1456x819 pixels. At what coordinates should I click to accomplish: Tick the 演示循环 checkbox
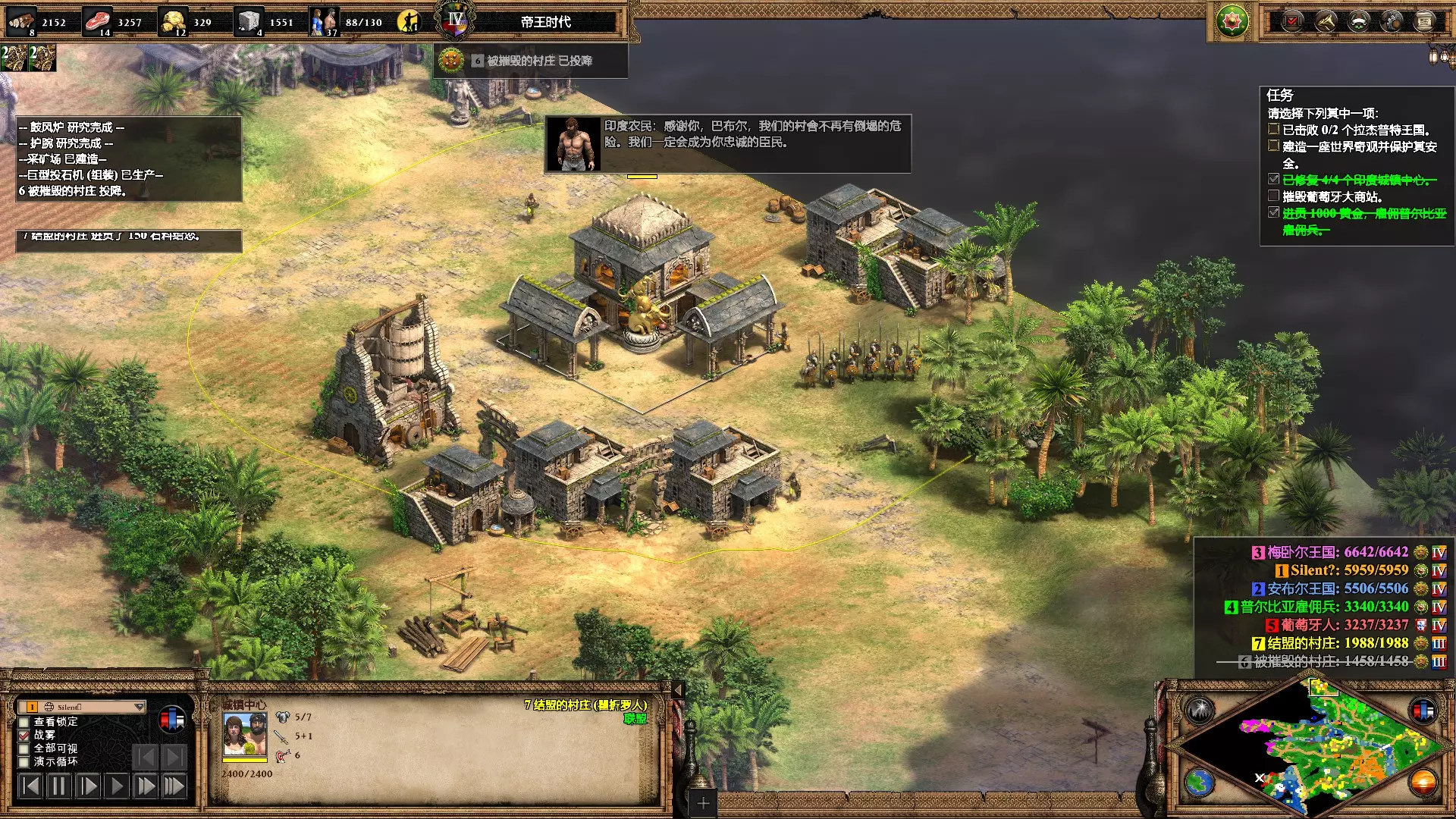click(x=24, y=761)
